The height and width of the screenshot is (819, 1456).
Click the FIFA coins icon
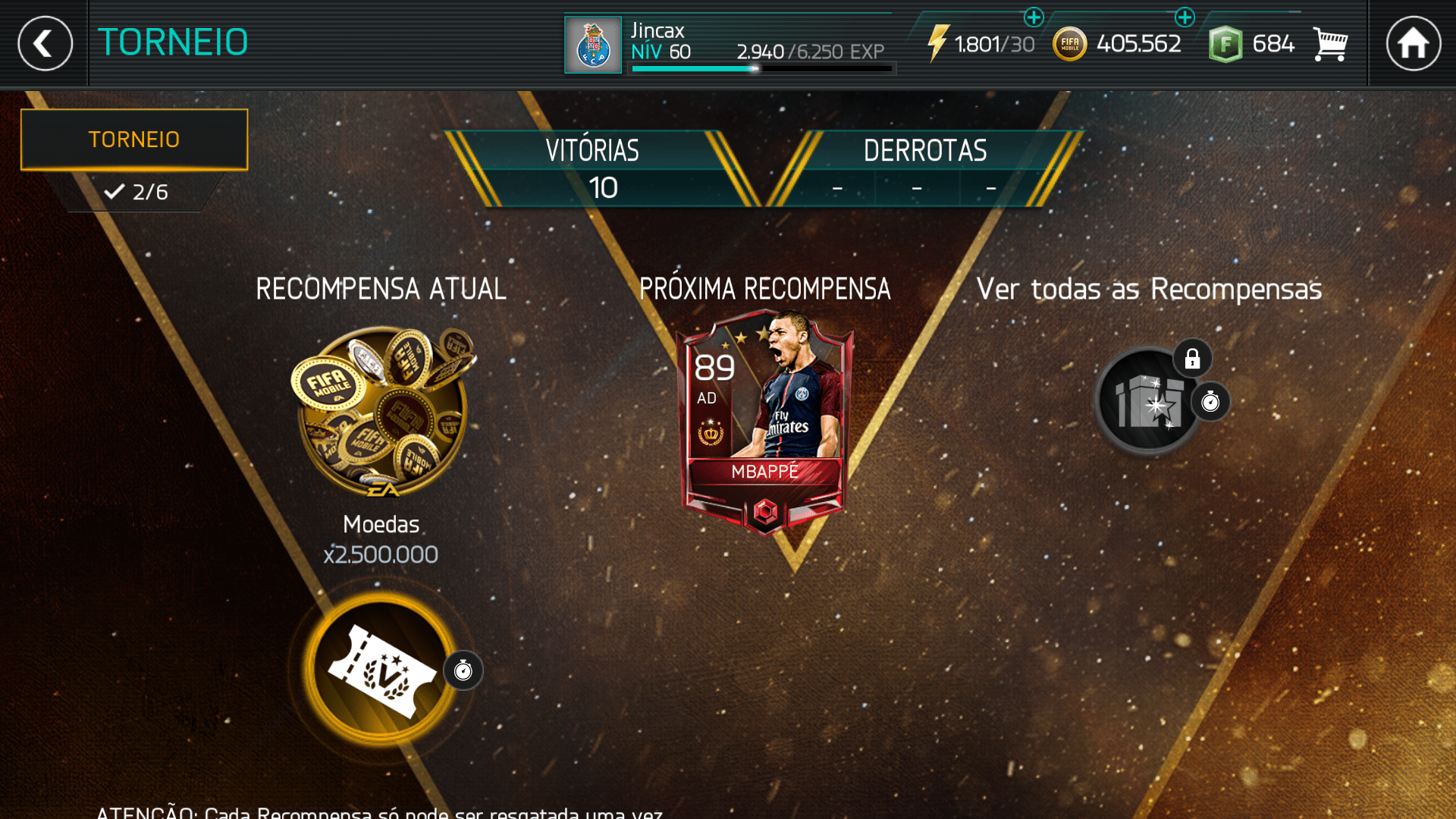(1070, 43)
